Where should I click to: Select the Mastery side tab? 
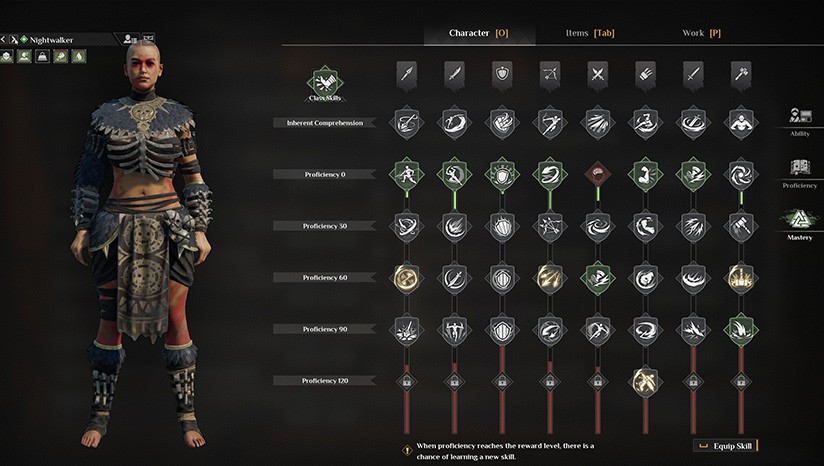click(x=799, y=224)
